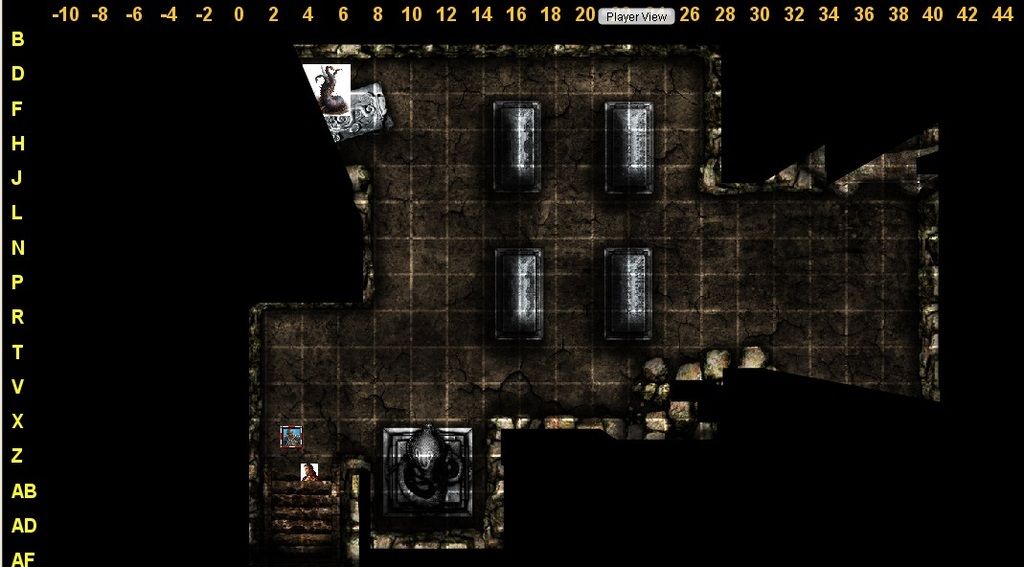Image resolution: width=1024 pixels, height=567 pixels.
Task: Select the tentacled monster token
Action: [328, 88]
